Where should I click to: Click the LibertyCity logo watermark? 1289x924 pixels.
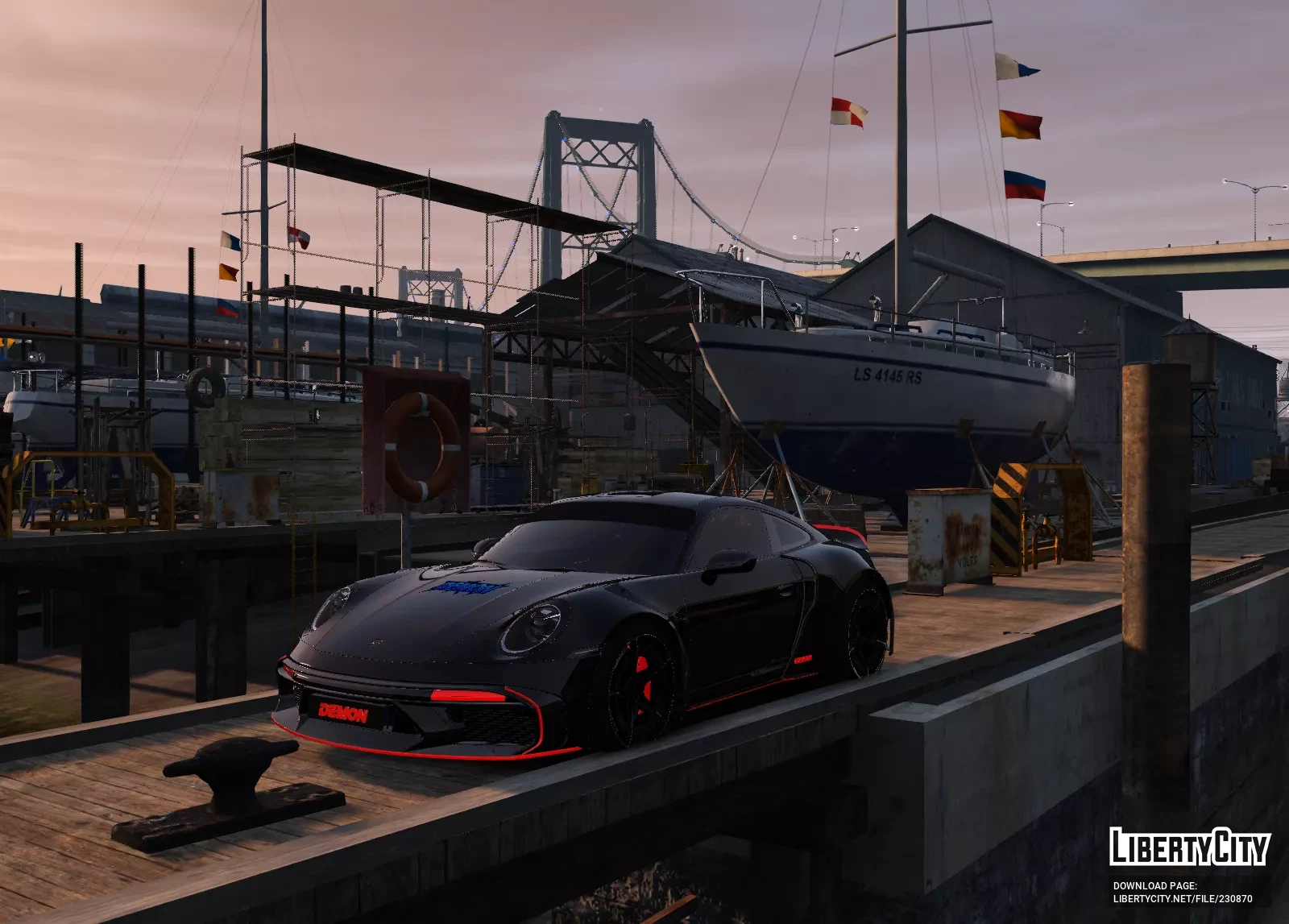(1188, 847)
